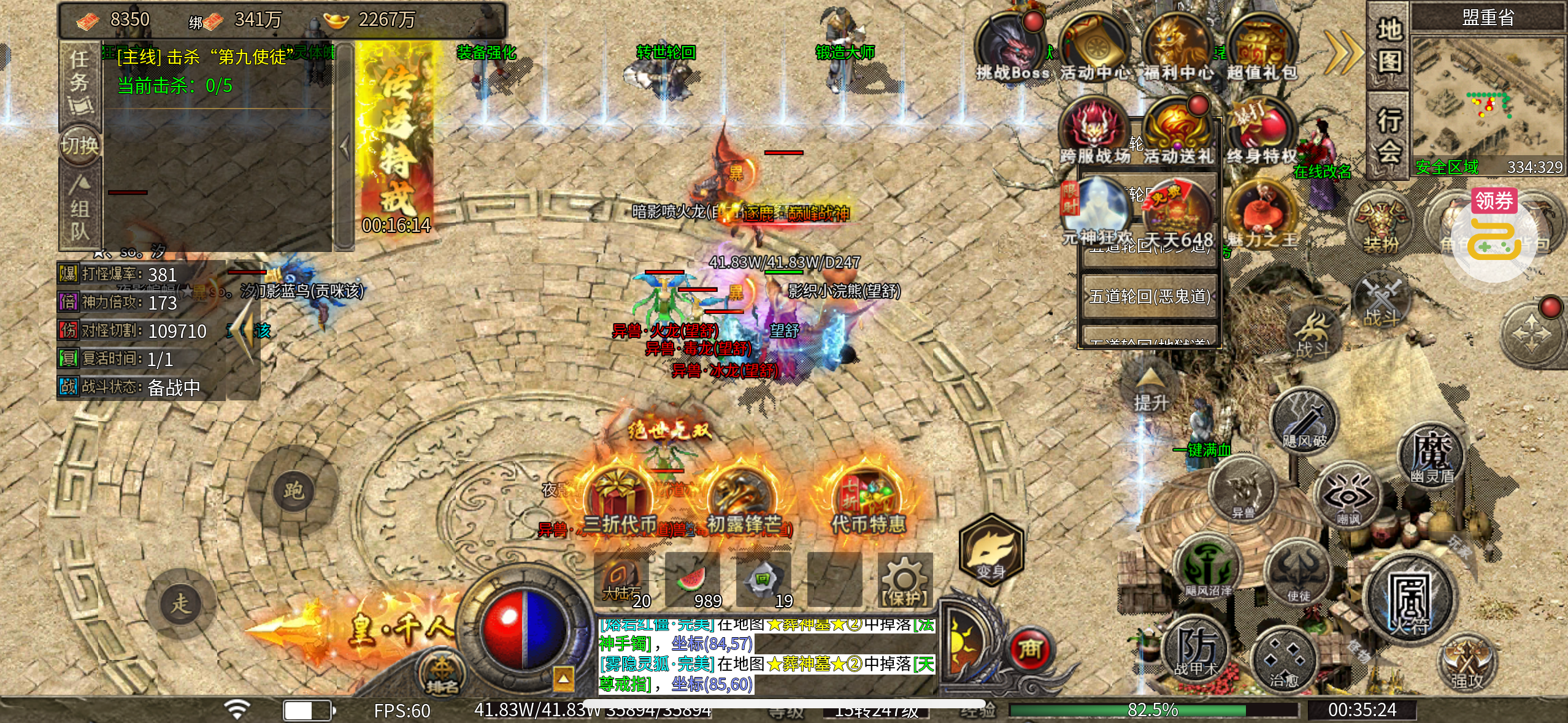Switch to the 组队 team tab

[x=80, y=208]
